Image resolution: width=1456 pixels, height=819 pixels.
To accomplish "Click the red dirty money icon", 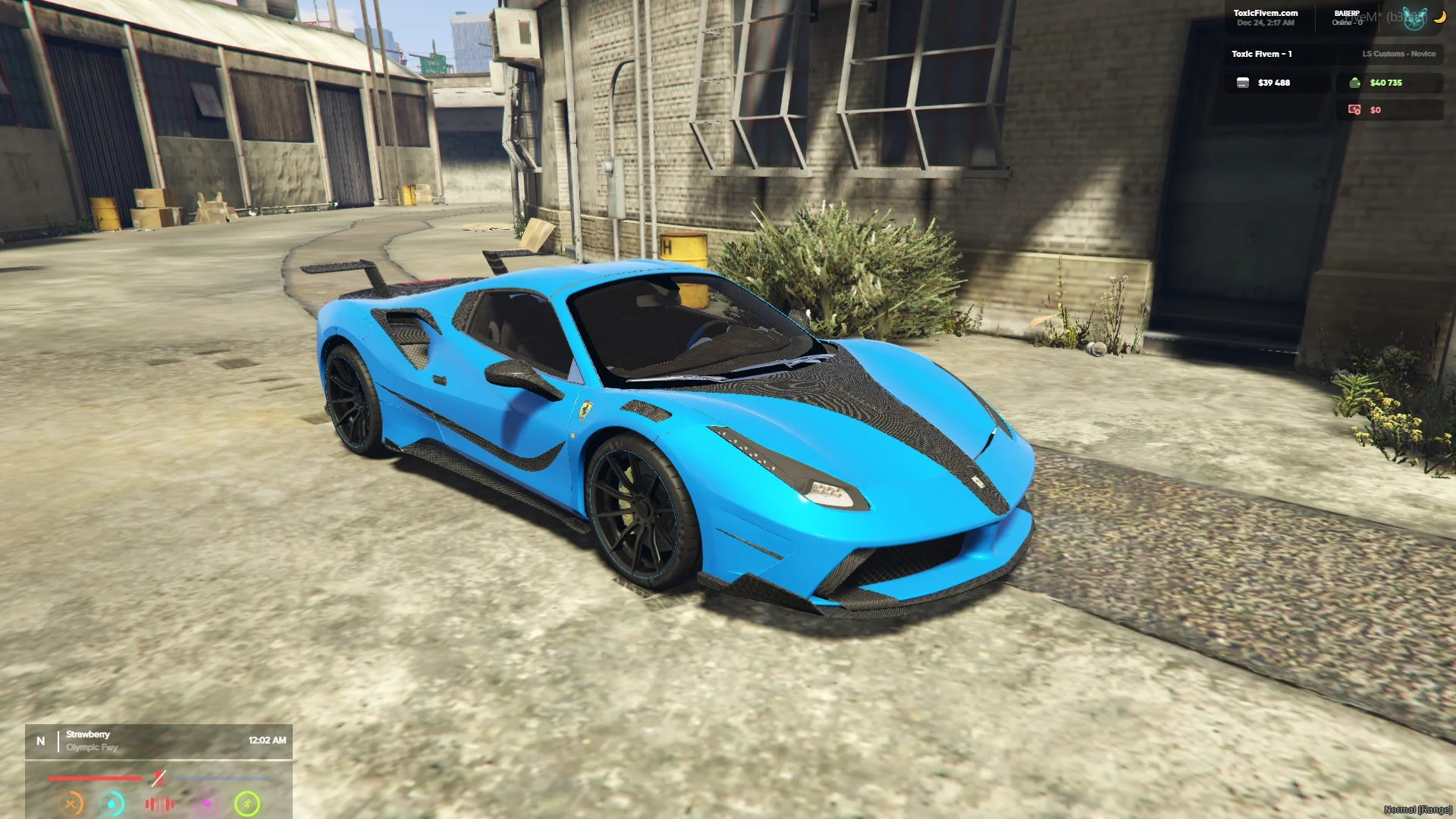I will (1354, 110).
